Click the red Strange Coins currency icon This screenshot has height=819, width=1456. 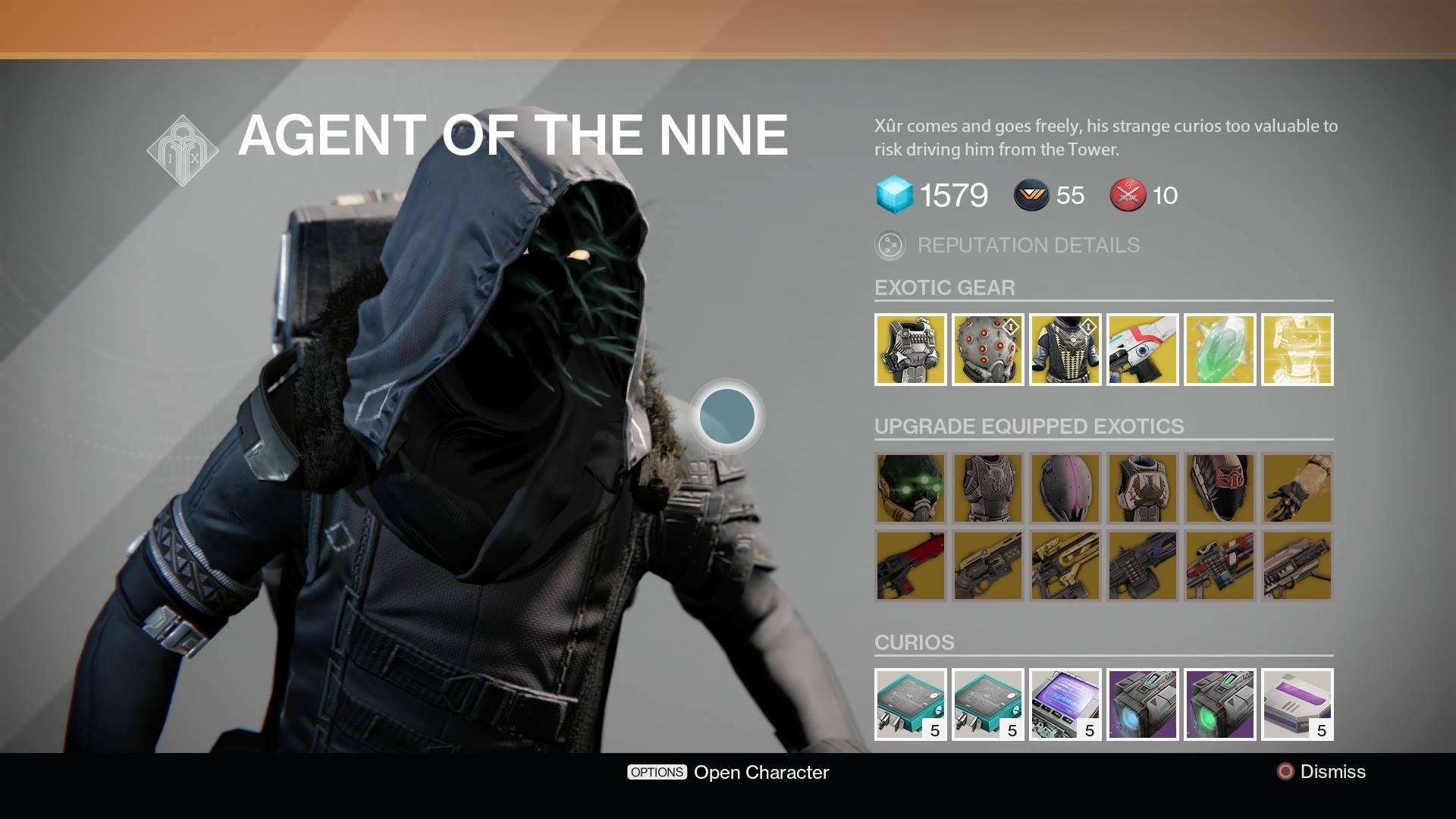[x=1128, y=196]
